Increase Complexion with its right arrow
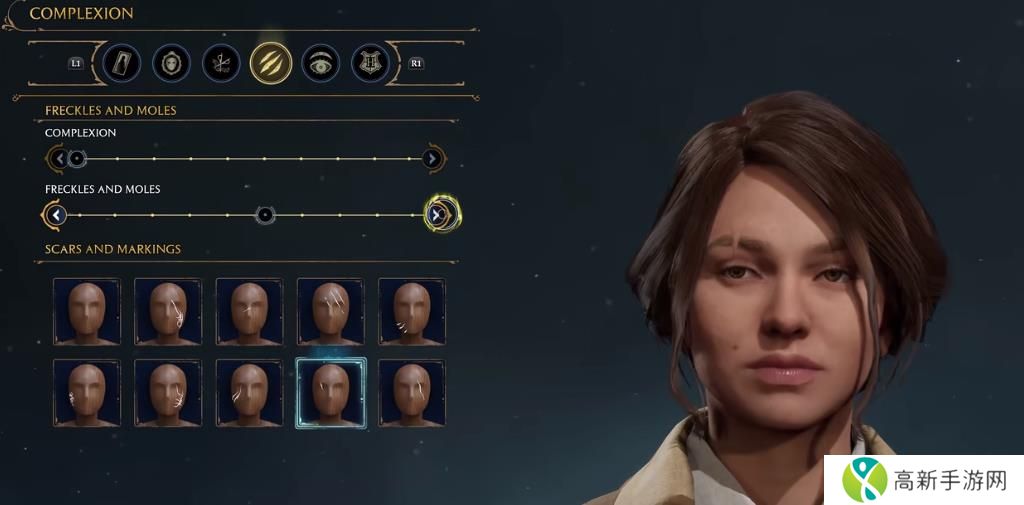The height and width of the screenshot is (505, 1024). 432,158
